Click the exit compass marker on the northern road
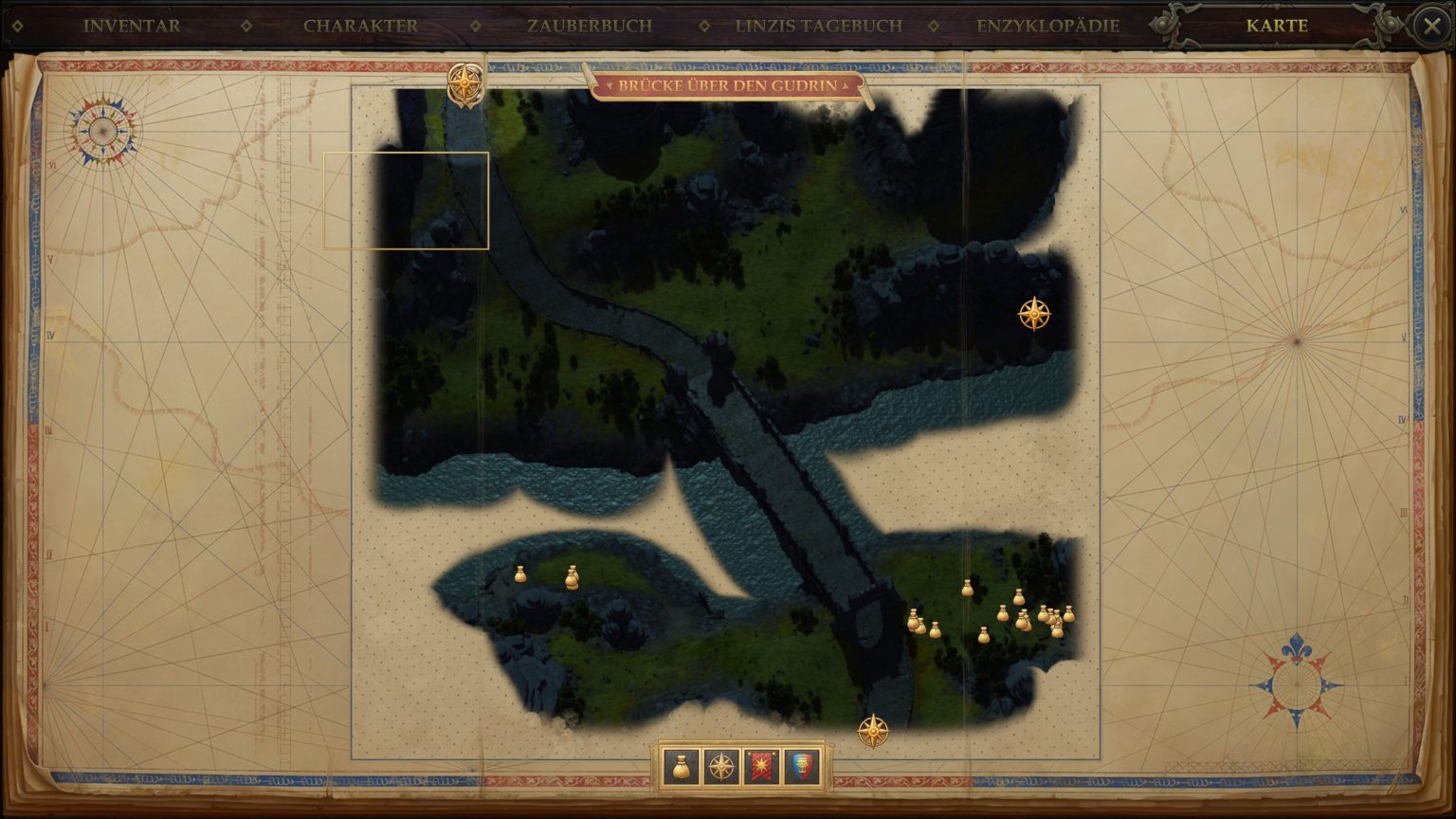The height and width of the screenshot is (819, 1456). coord(464,82)
